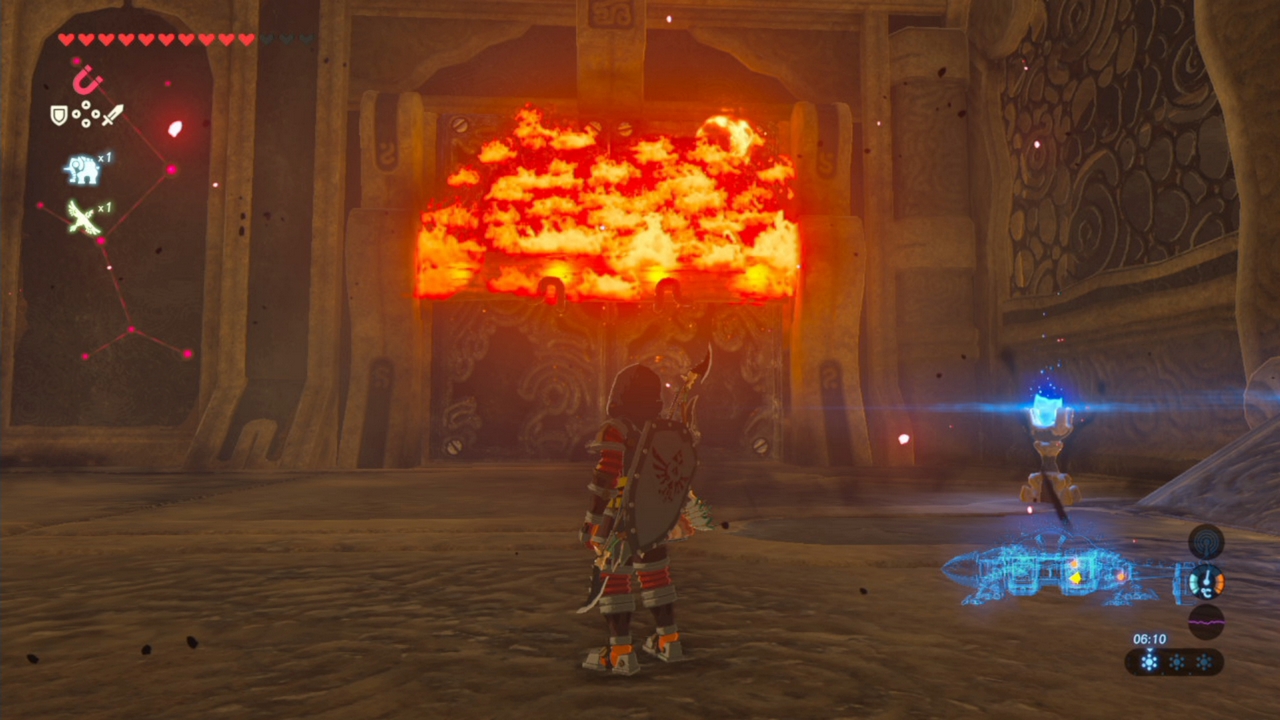Click the first red heart in health bar
Viewport: 1280px width, 720px height.
point(65,38)
